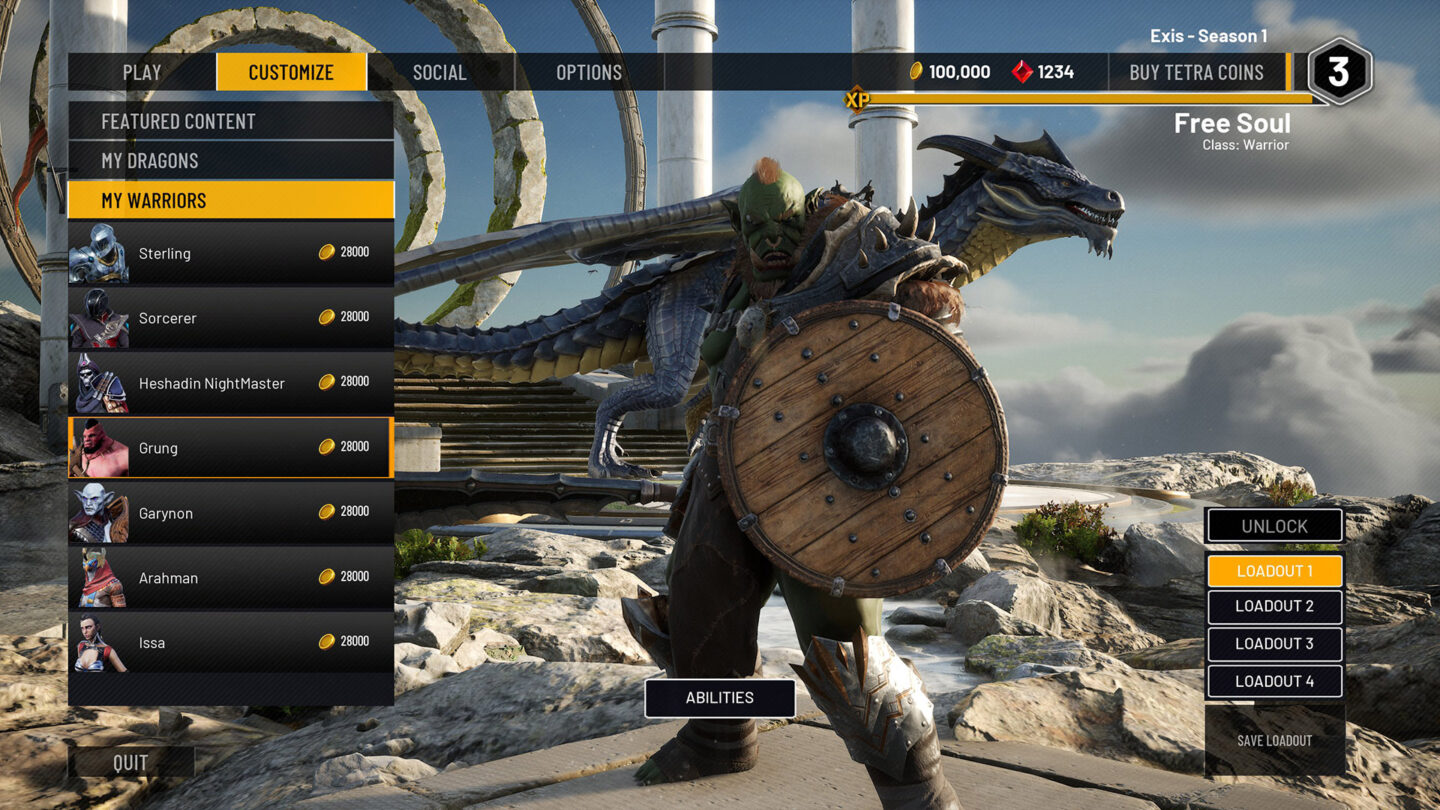This screenshot has height=810, width=1440.
Task: Switch to the Social tab
Action: [439, 72]
